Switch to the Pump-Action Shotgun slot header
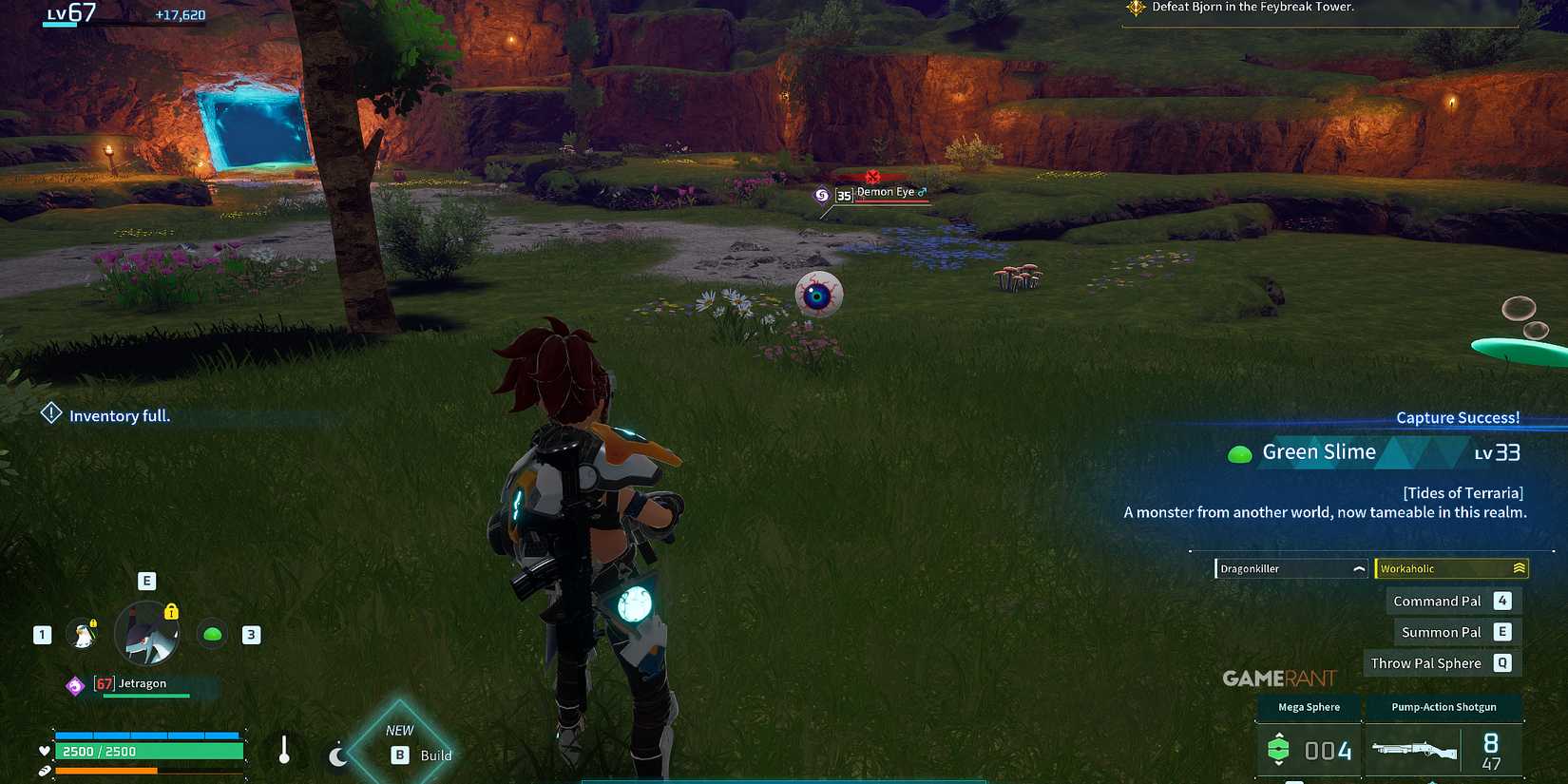1568x784 pixels. pyautogui.click(x=1444, y=707)
